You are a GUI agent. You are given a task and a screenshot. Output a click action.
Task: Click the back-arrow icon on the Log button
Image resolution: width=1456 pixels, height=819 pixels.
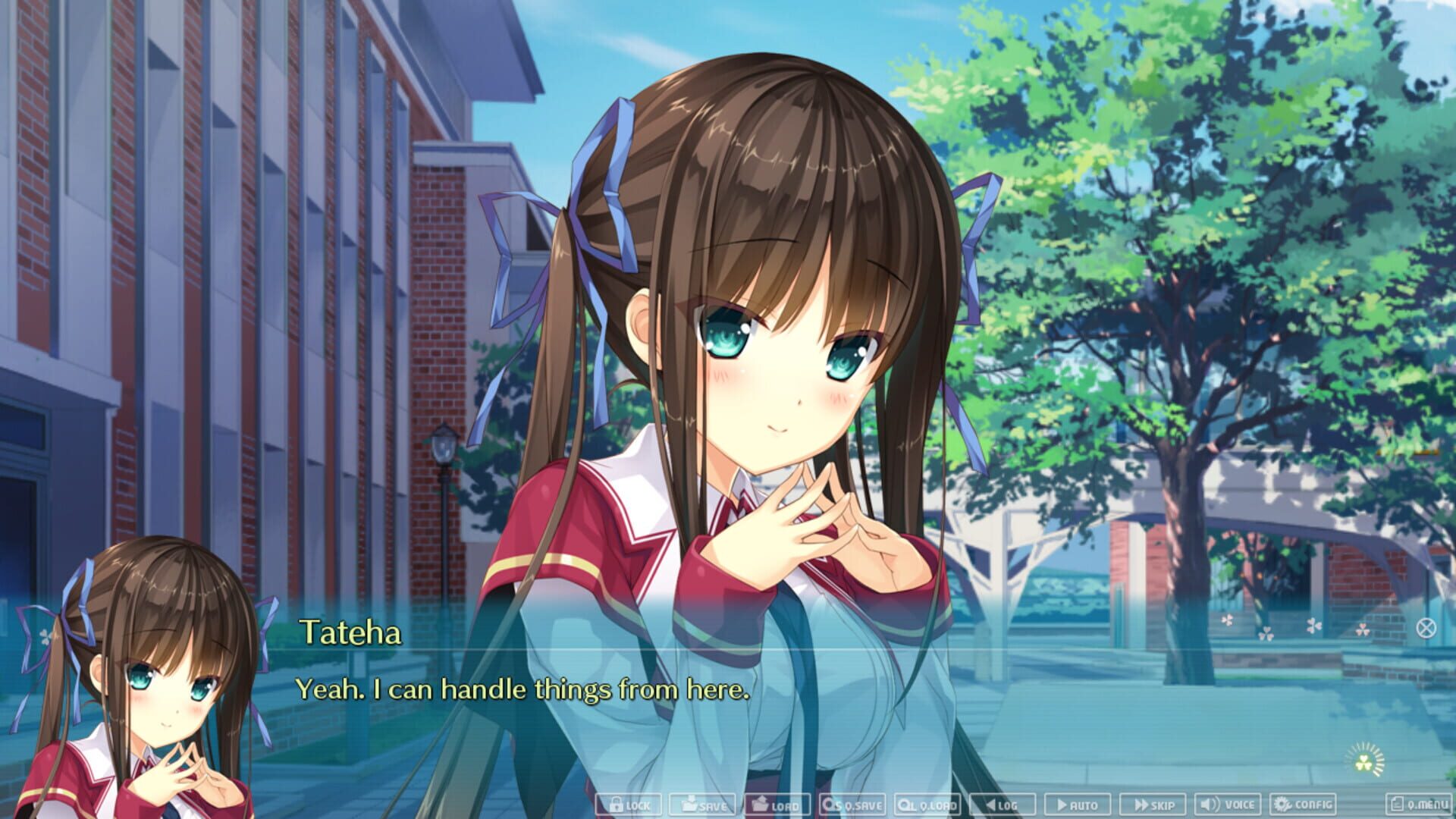(990, 805)
